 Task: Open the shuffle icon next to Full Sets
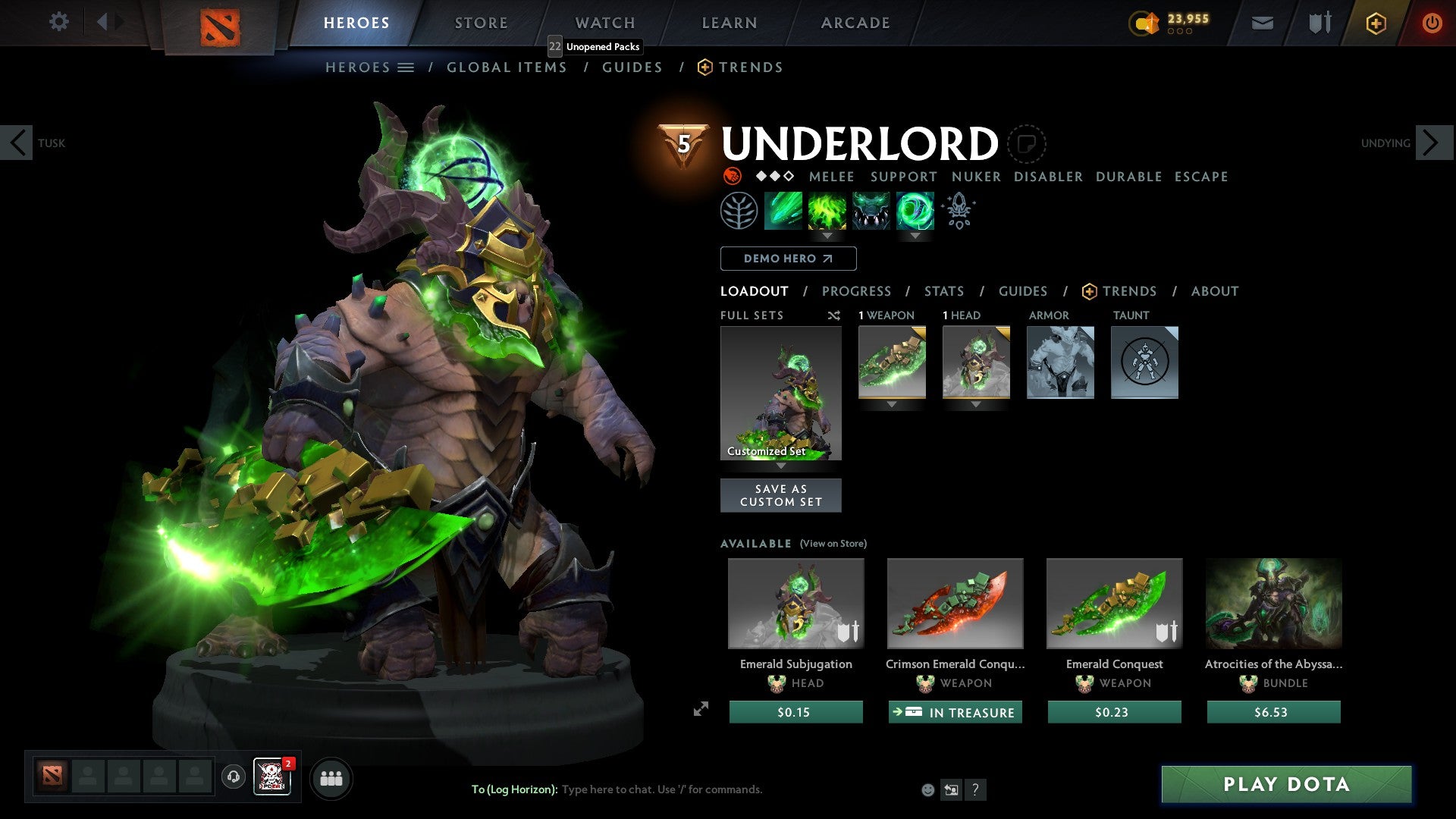834,315
